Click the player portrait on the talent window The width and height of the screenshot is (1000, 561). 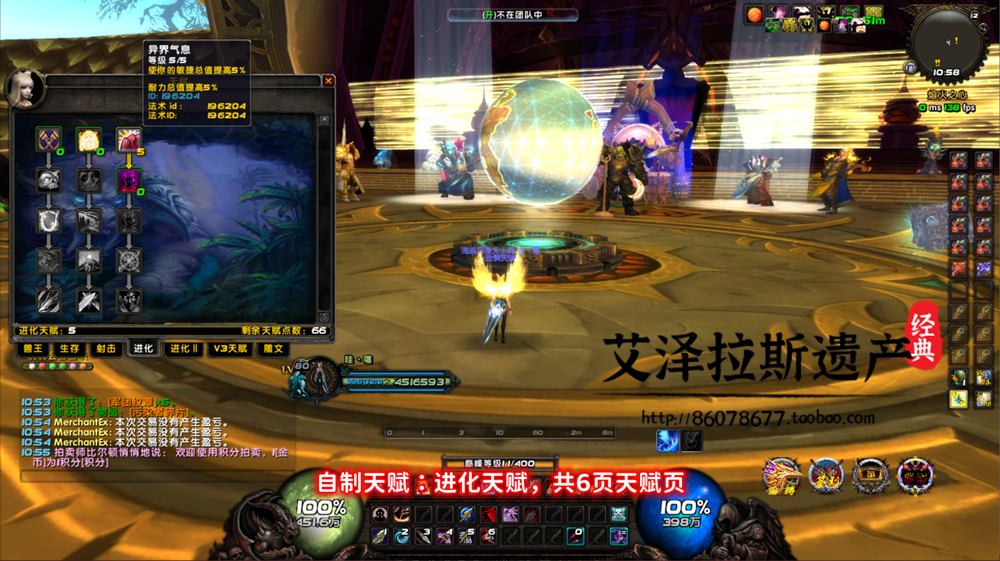tap(24, 88)
